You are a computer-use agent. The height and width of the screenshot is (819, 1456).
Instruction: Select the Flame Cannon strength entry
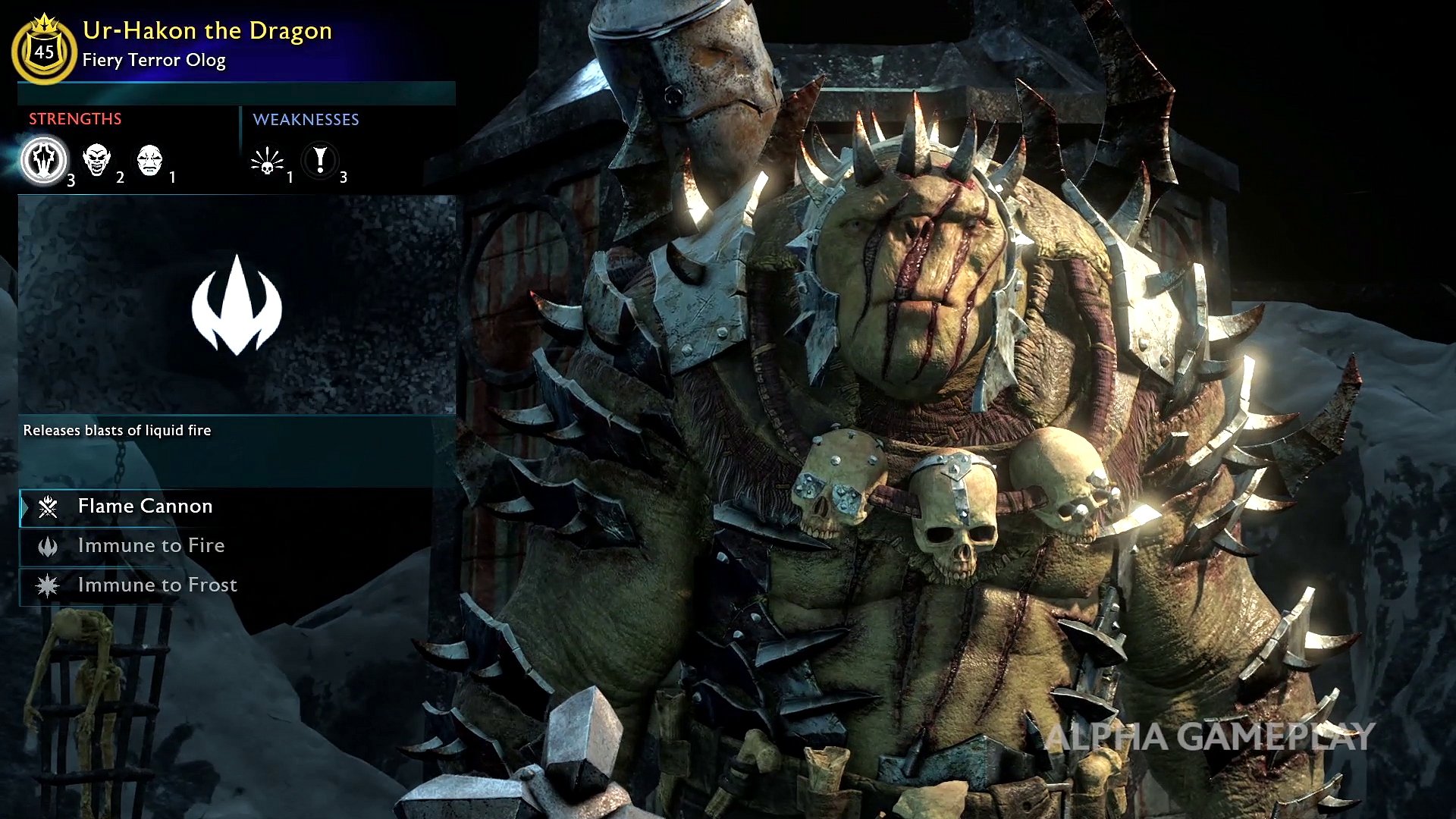point(144,507)
